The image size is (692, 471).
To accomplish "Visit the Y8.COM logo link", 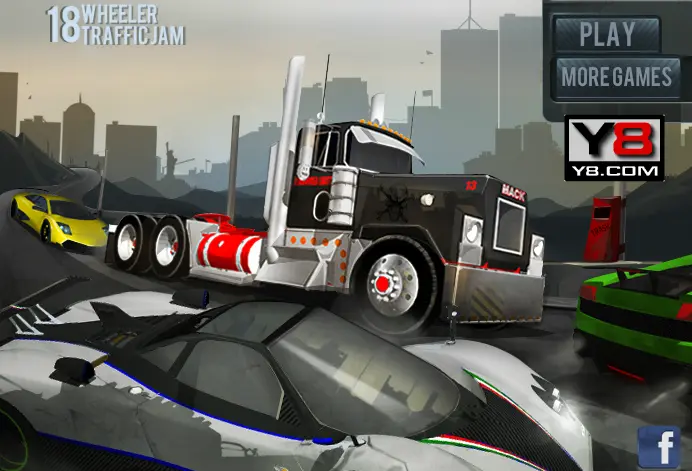I will click(614, 148).
